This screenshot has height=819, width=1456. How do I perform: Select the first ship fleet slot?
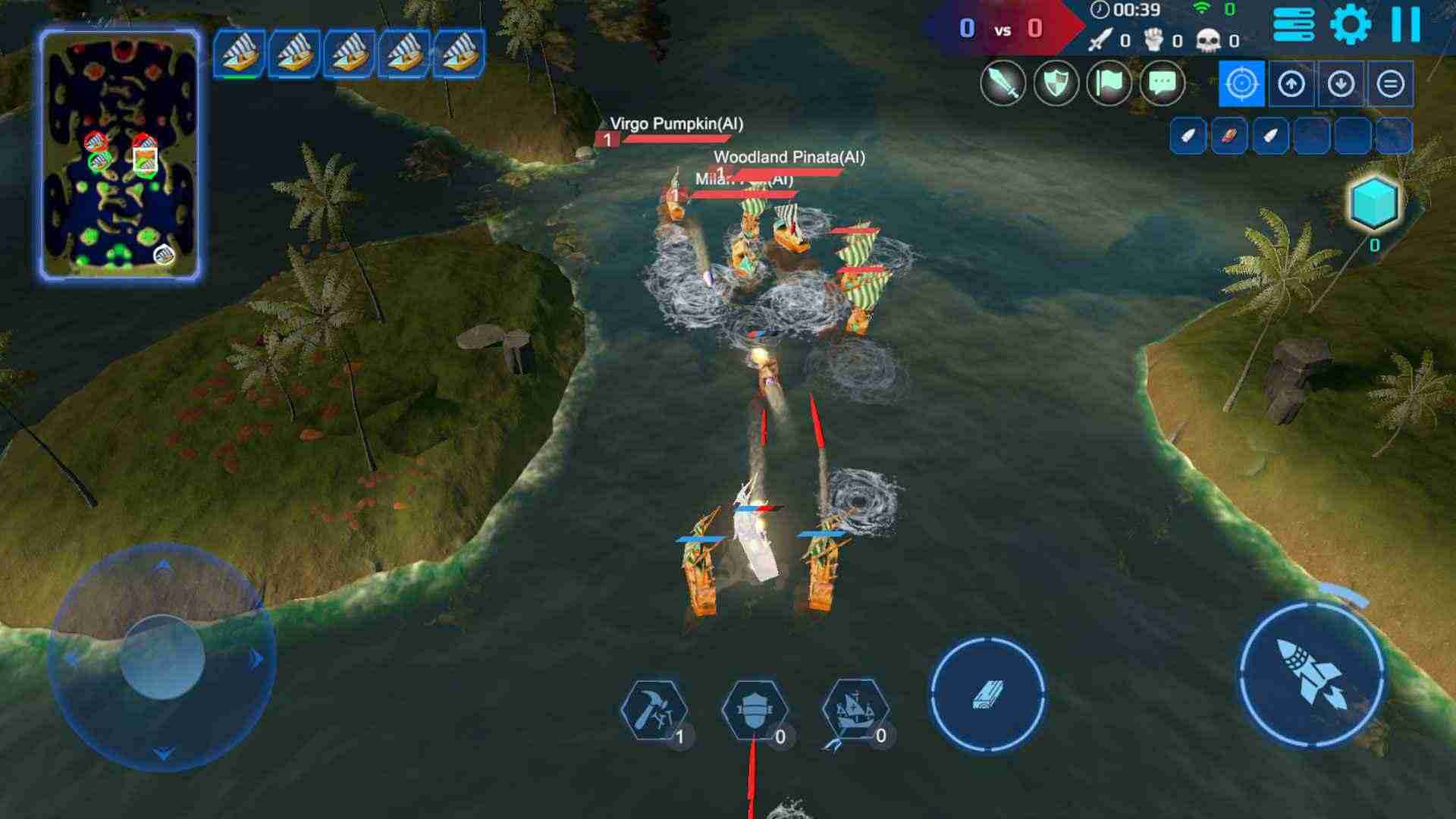click(241, 55)
